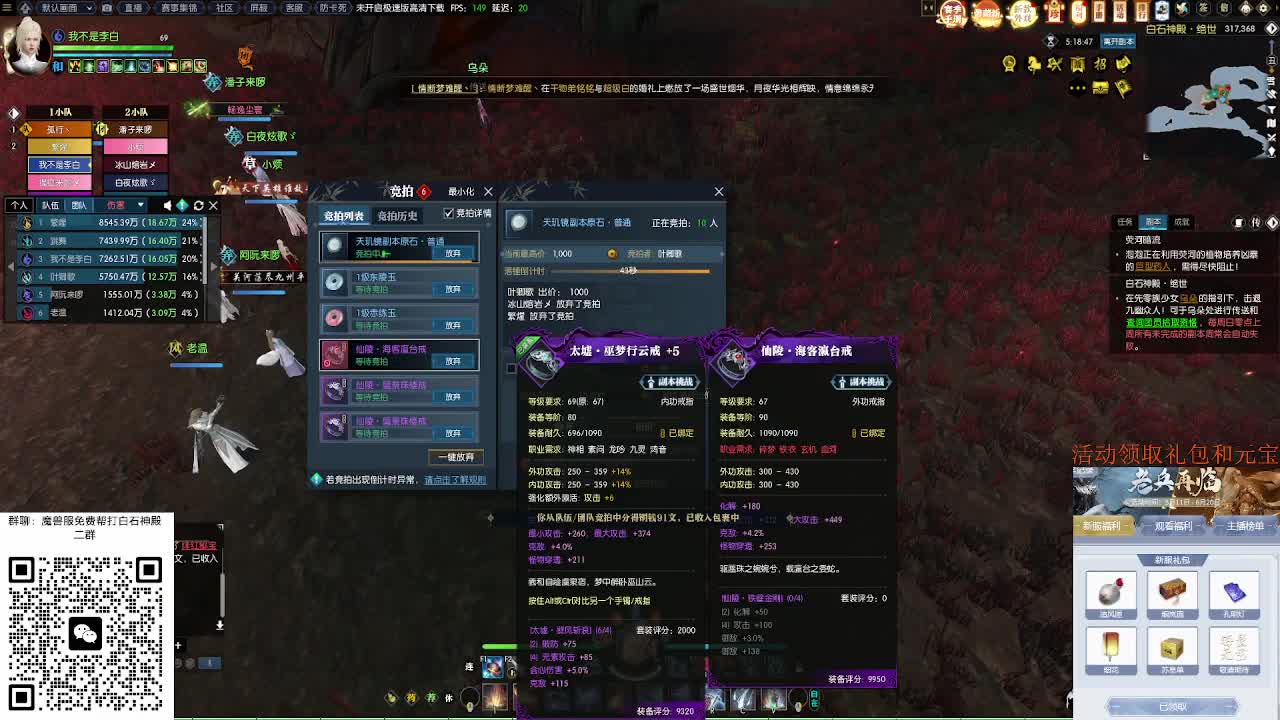Click the 招 recruitment banner icon under the timer
The image size is (1280, 720).
[1098, 64]
